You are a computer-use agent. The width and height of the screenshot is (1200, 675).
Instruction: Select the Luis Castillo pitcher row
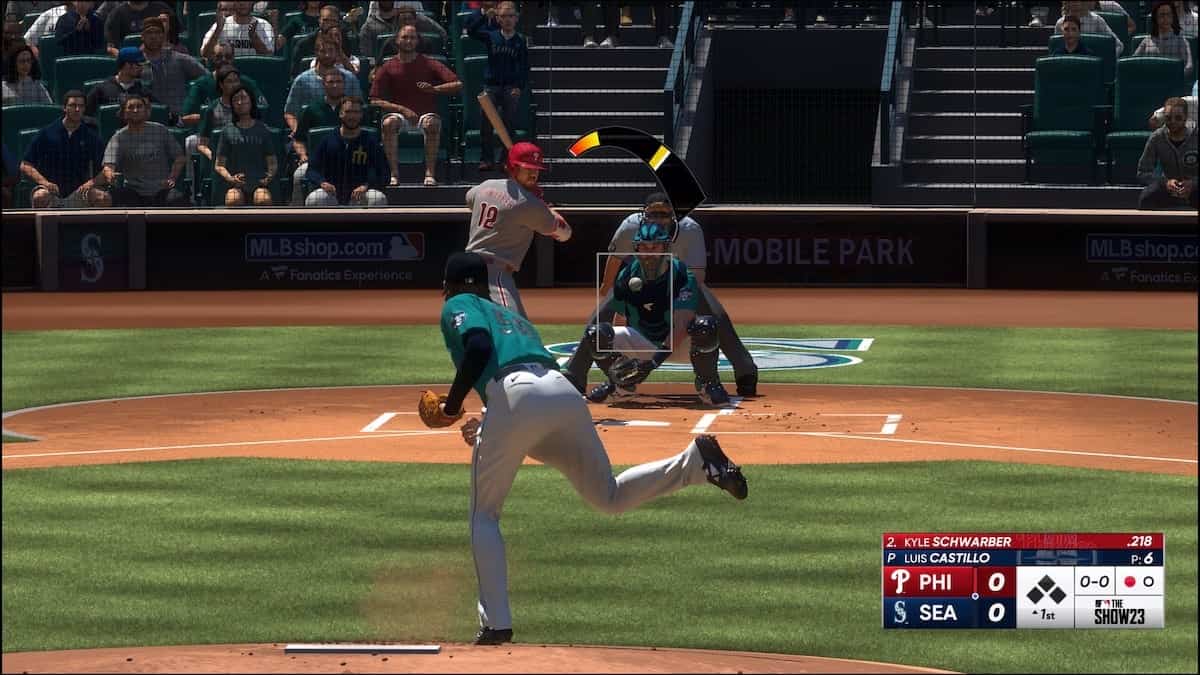coord(1022,557)
